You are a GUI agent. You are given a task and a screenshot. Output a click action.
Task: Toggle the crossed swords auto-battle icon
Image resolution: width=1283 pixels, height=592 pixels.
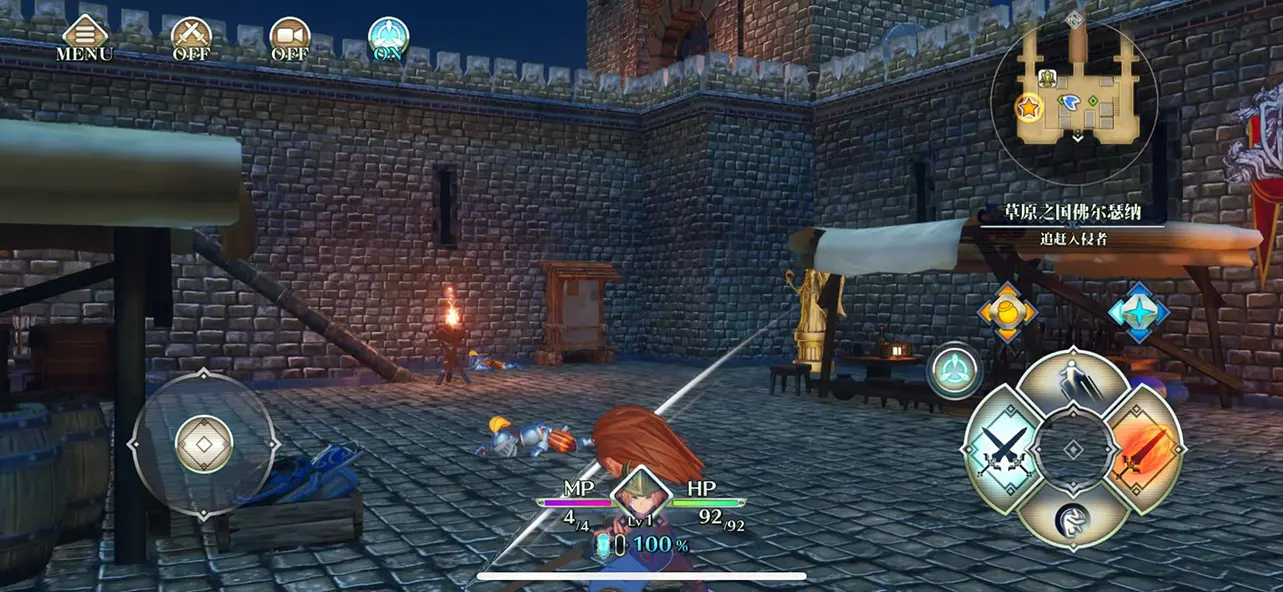point(190,38)
